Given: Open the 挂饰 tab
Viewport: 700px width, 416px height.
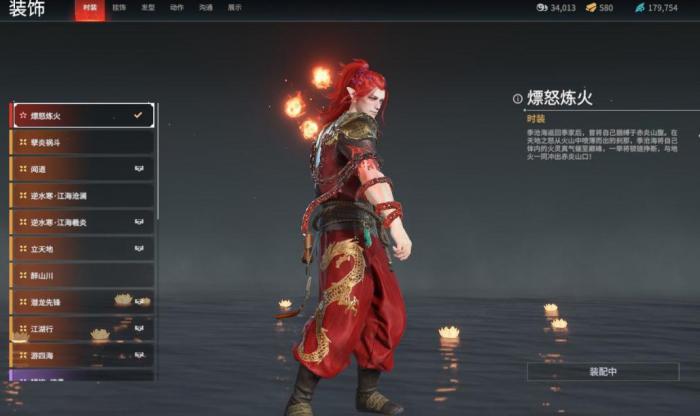Looking at the screenshot, I should click(x=119, y=8).
